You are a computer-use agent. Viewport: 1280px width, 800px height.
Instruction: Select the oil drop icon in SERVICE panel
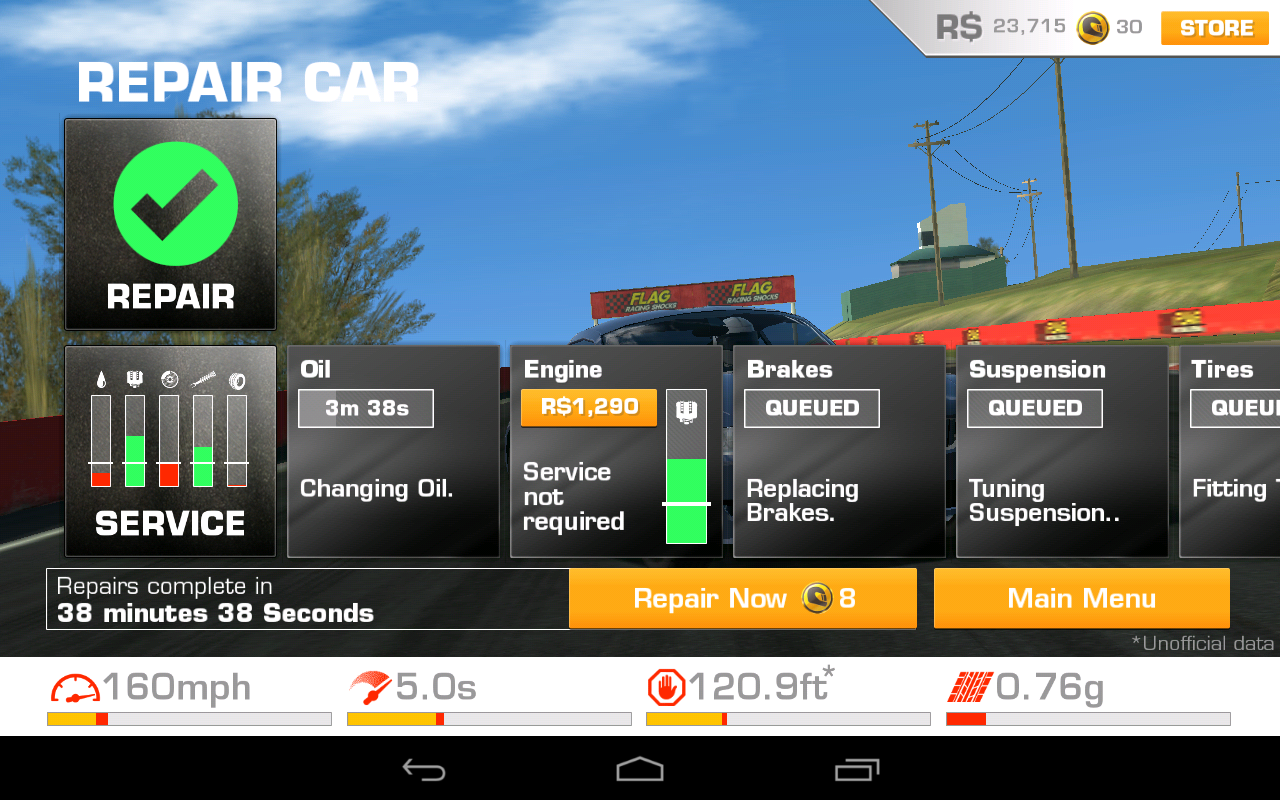point(101,379)
